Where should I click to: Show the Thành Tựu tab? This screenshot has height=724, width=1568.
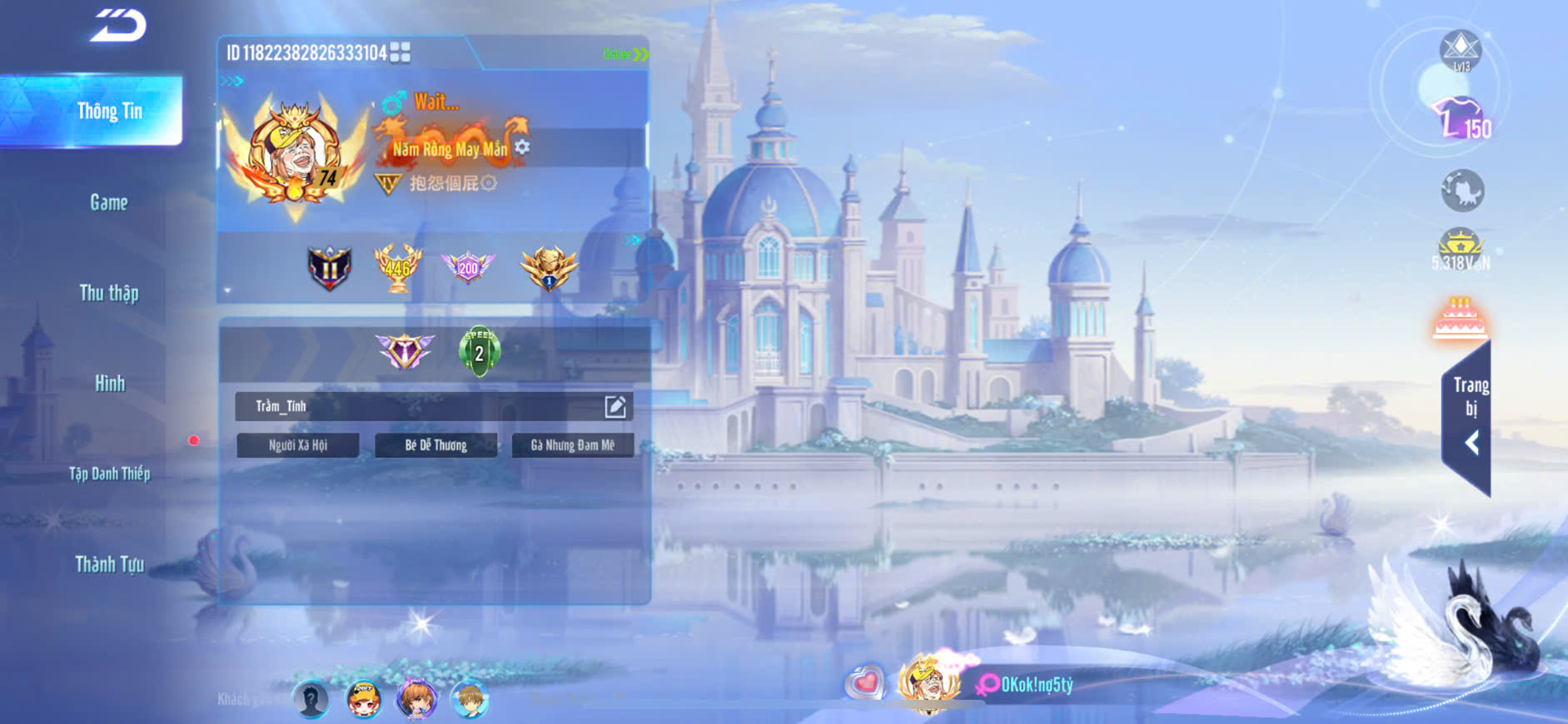(109, 564)
